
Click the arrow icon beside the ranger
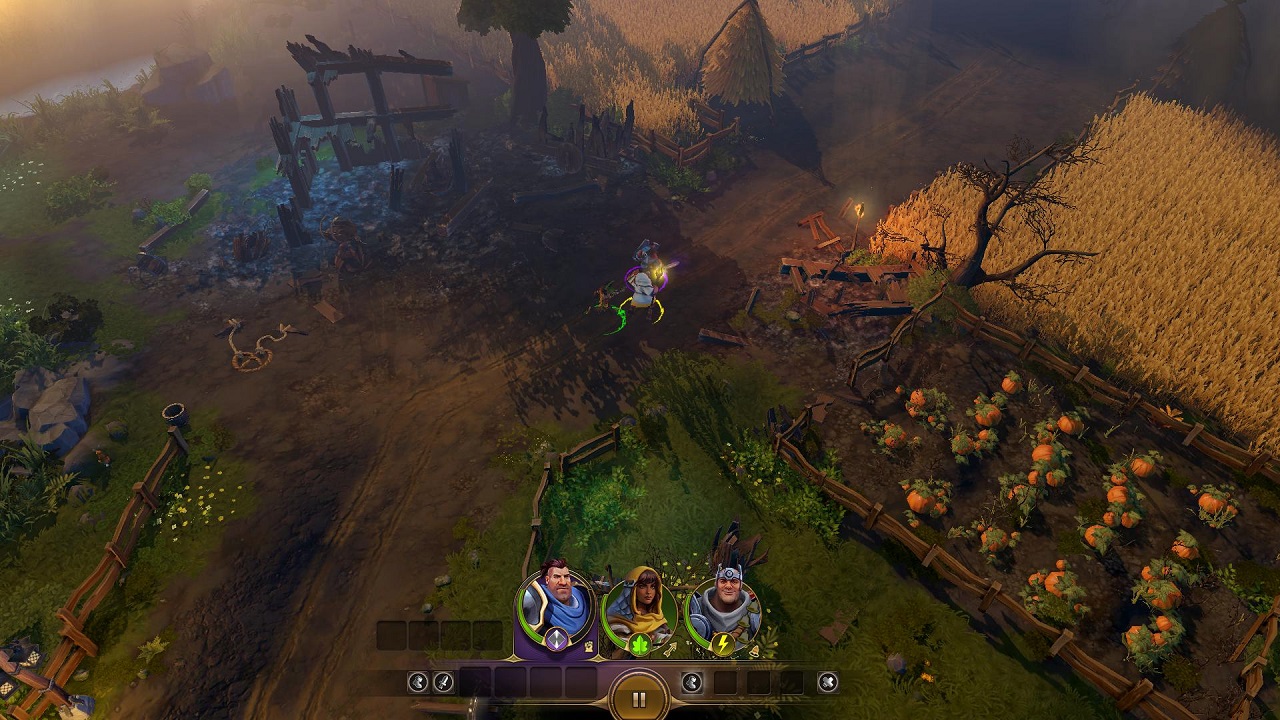[670, 651]
